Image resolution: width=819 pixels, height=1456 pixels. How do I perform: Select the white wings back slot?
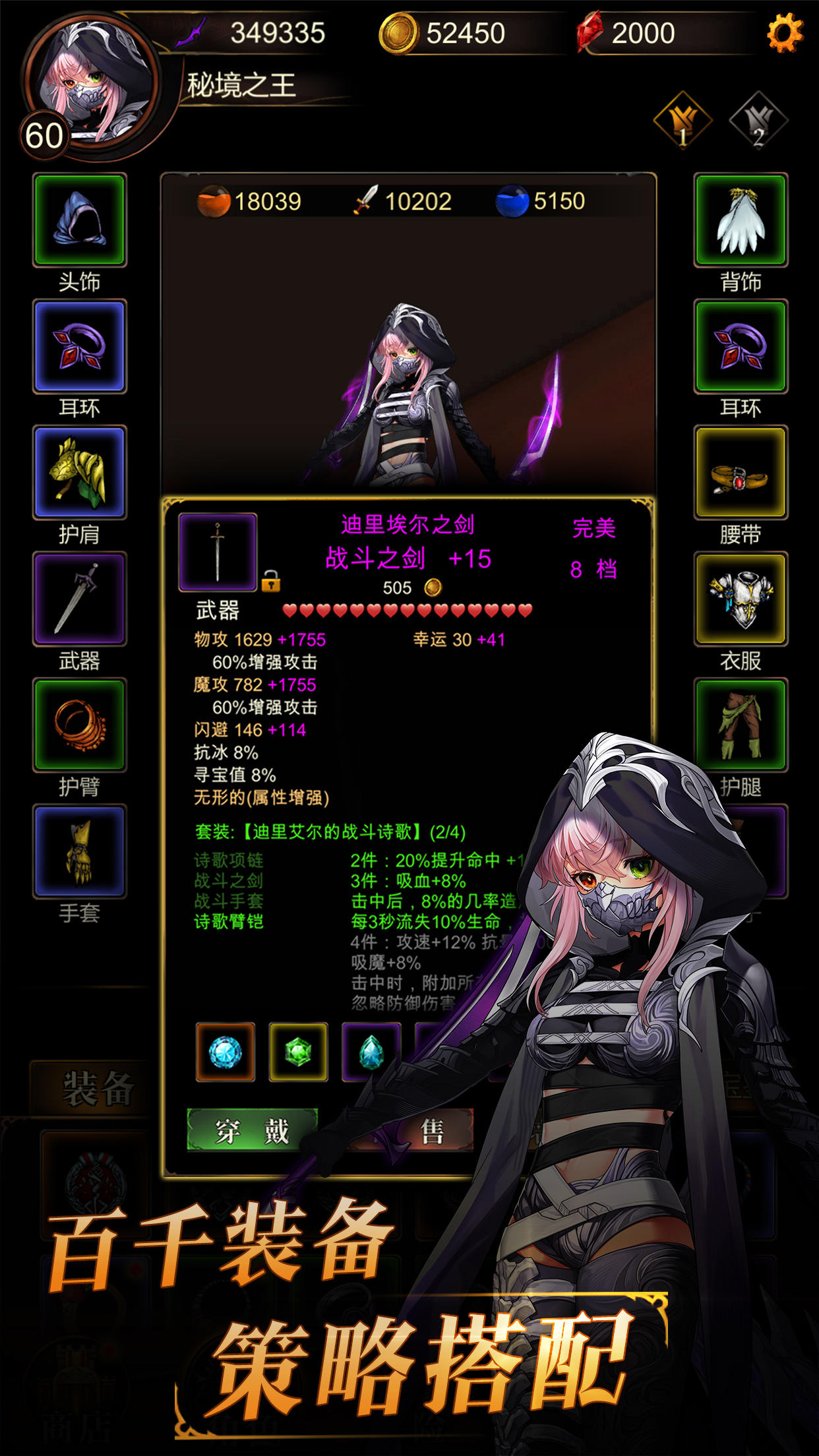741,220
